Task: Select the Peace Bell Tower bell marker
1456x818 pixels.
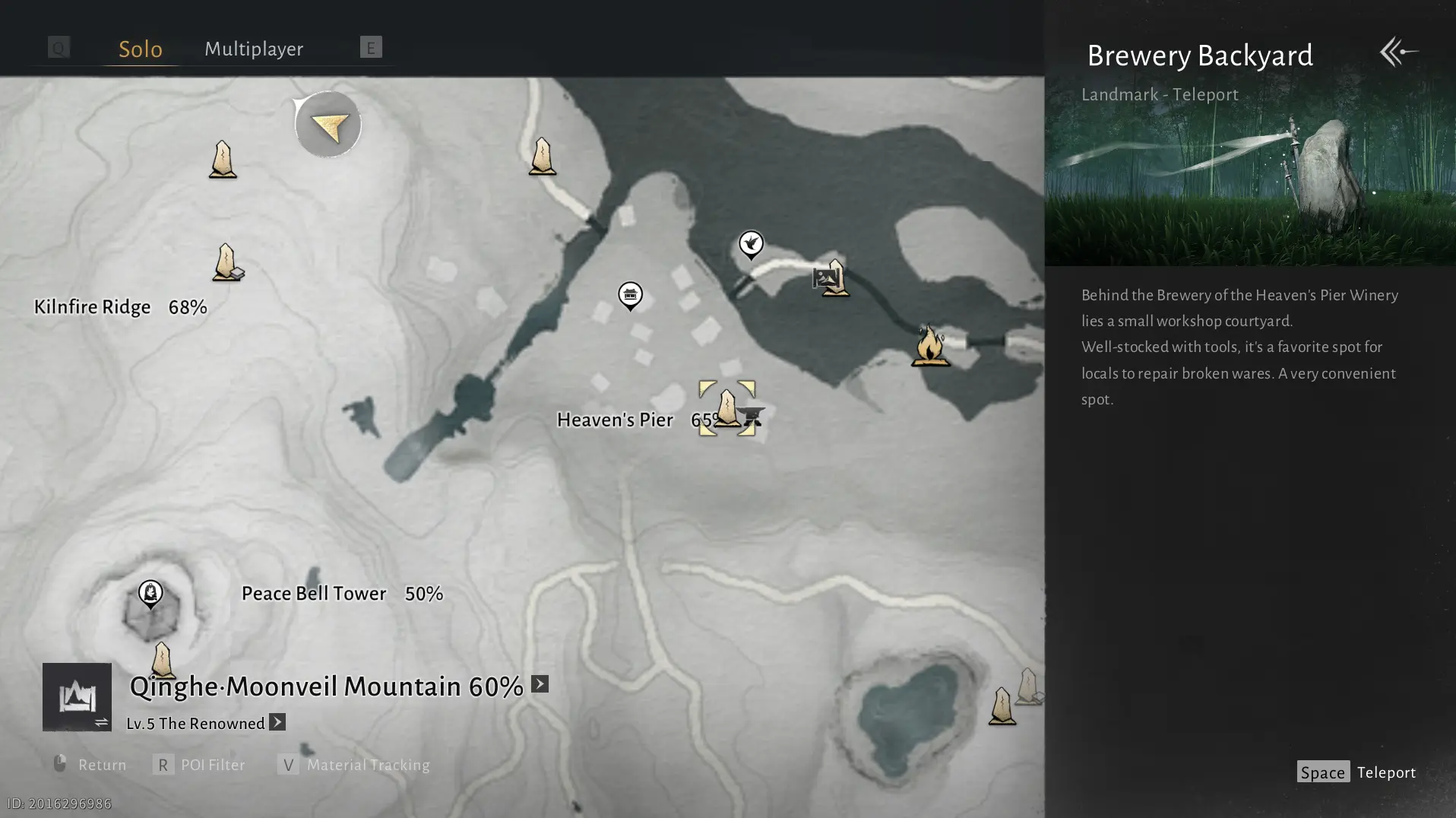Action: point(150,593)
